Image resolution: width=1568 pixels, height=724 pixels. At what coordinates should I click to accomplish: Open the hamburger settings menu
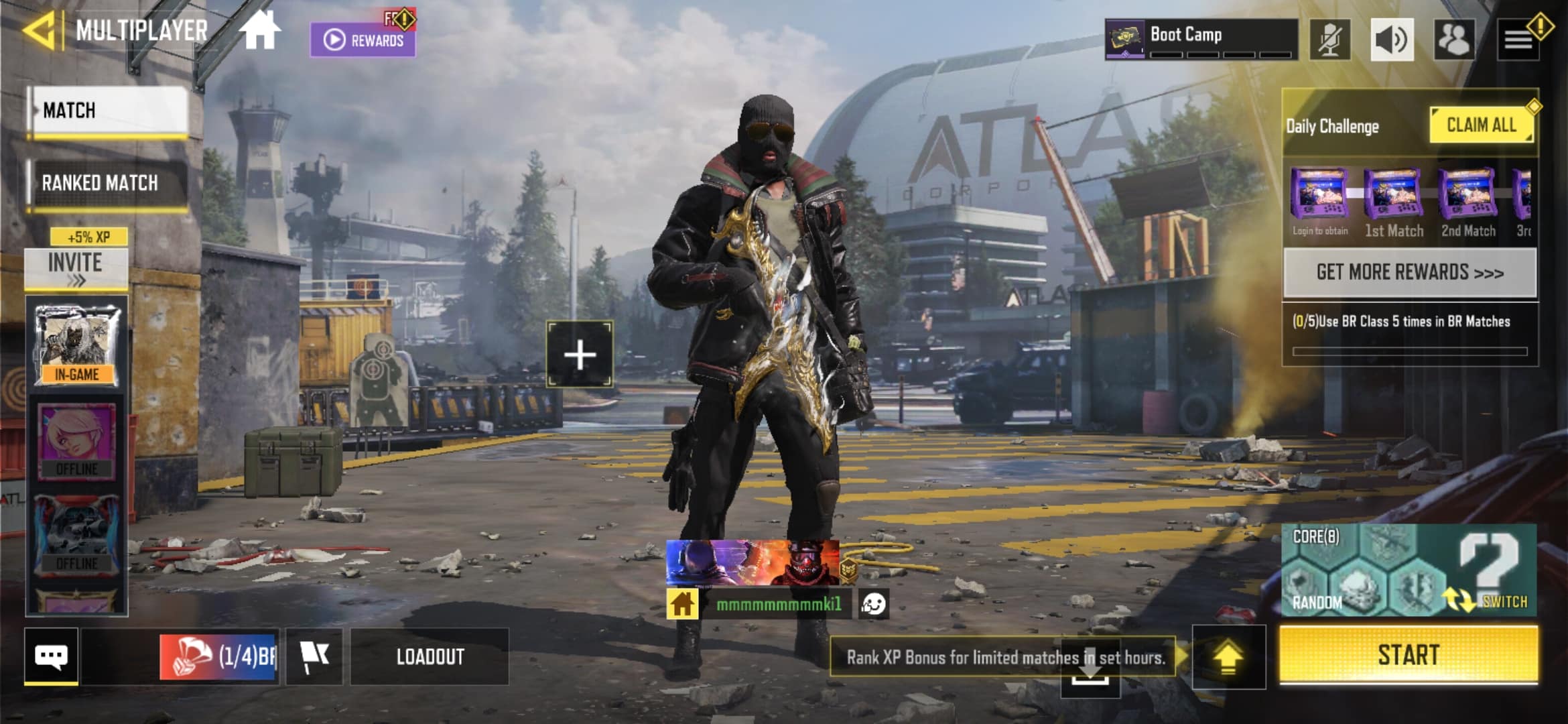1518,40
